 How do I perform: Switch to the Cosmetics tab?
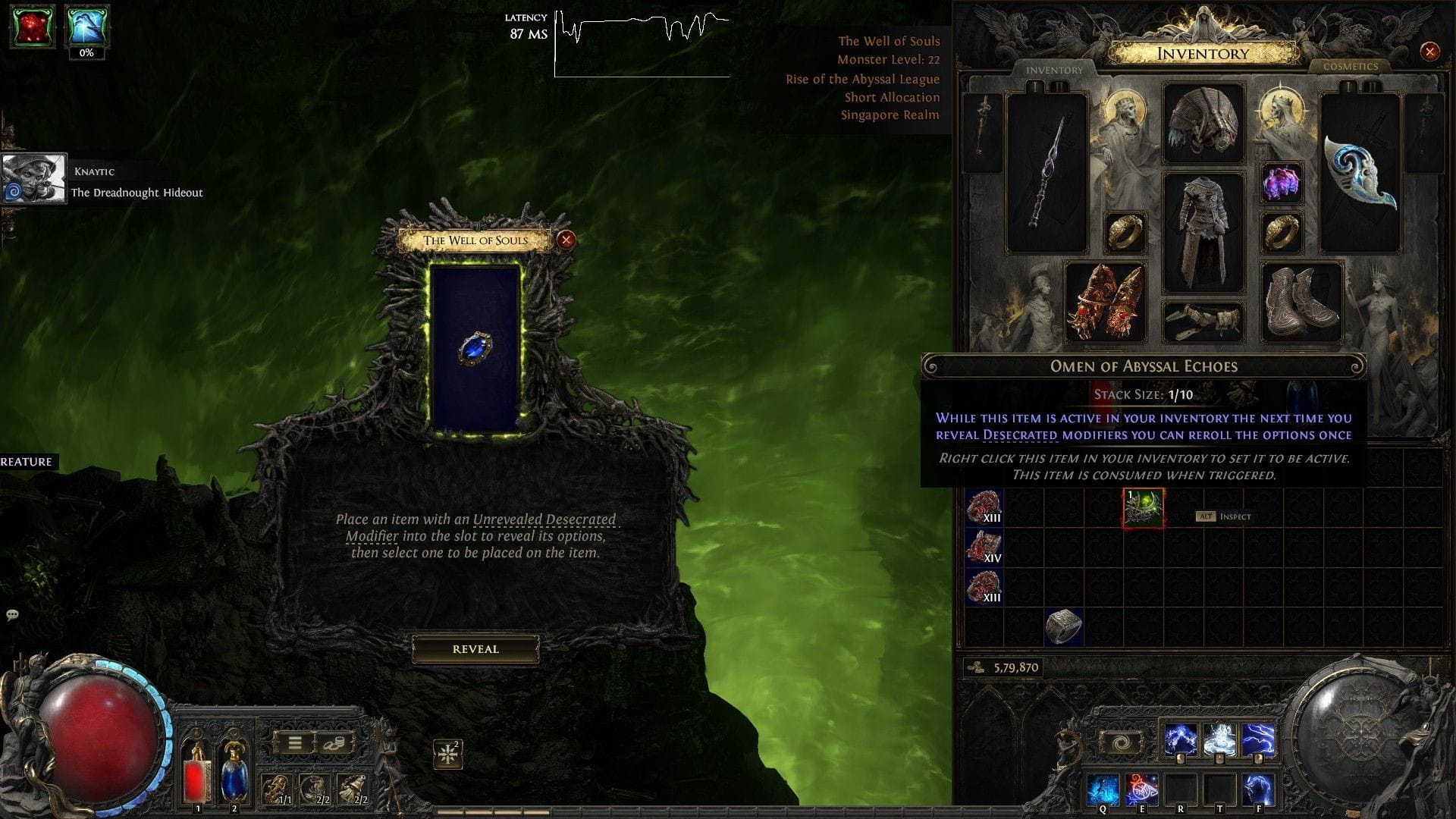pyautogui.click(x=1350, y=67)
